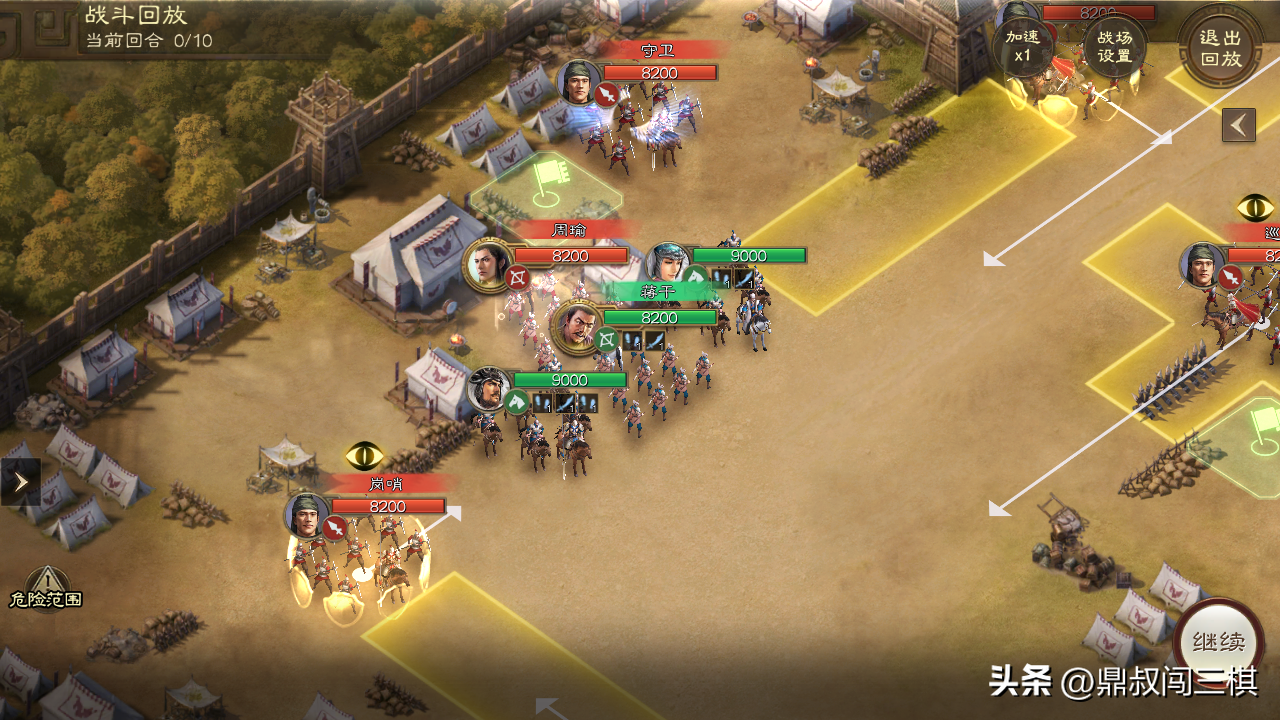This screenshot has width=1280, height=720.
Task: Select the 周瑜 general portrait
Action: pyautogui.click(x=488, y=266)
